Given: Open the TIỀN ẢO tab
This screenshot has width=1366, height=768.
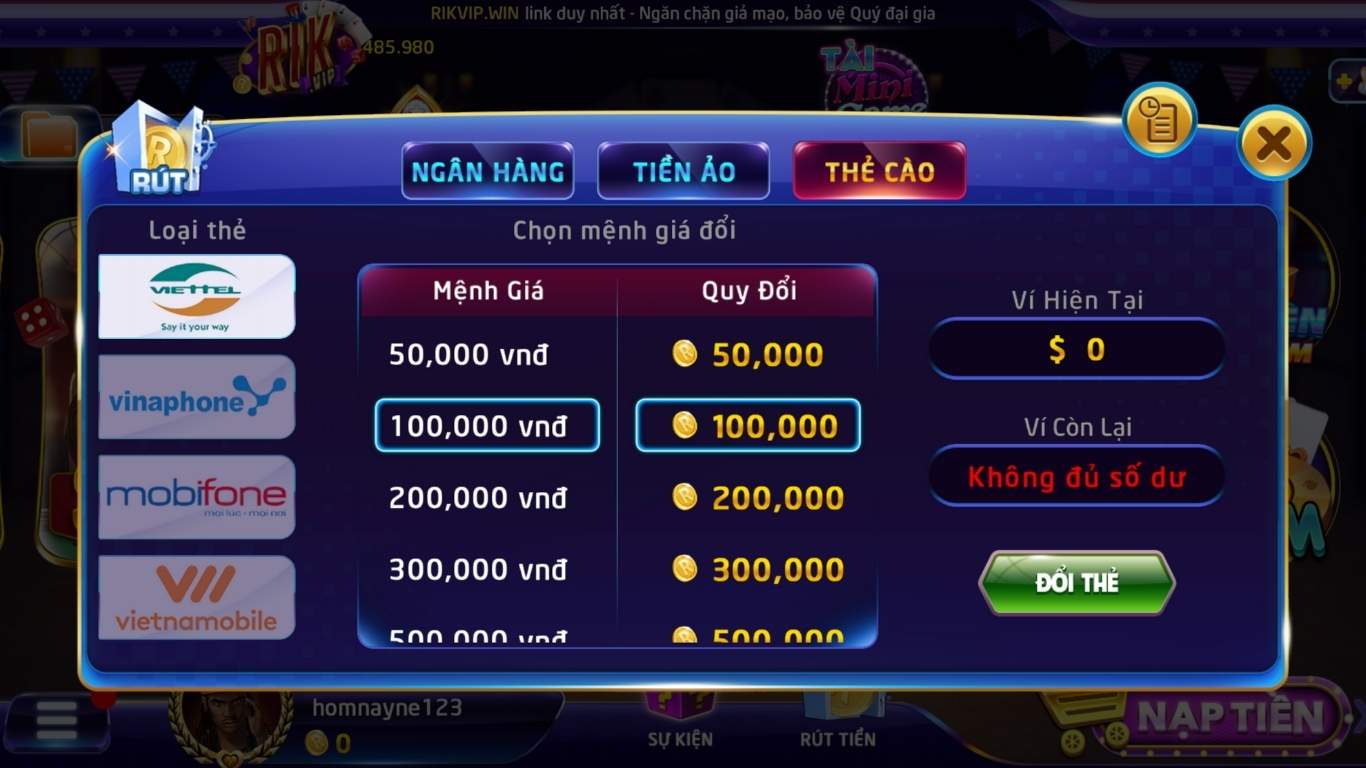Looking at the screenshot, I should [x=683, y=171].
